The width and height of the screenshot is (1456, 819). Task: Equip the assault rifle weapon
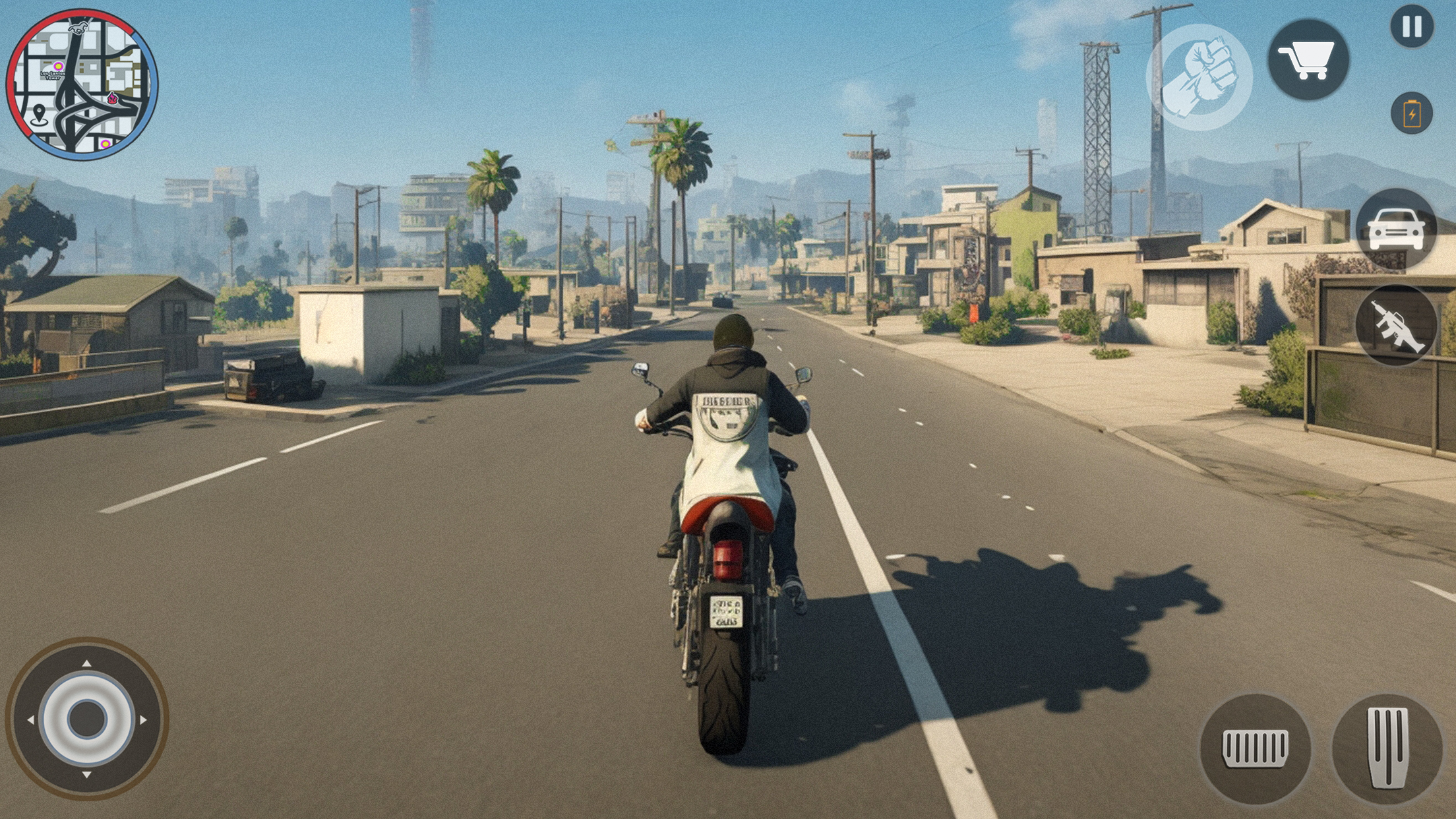click(x=1396, y=326)
